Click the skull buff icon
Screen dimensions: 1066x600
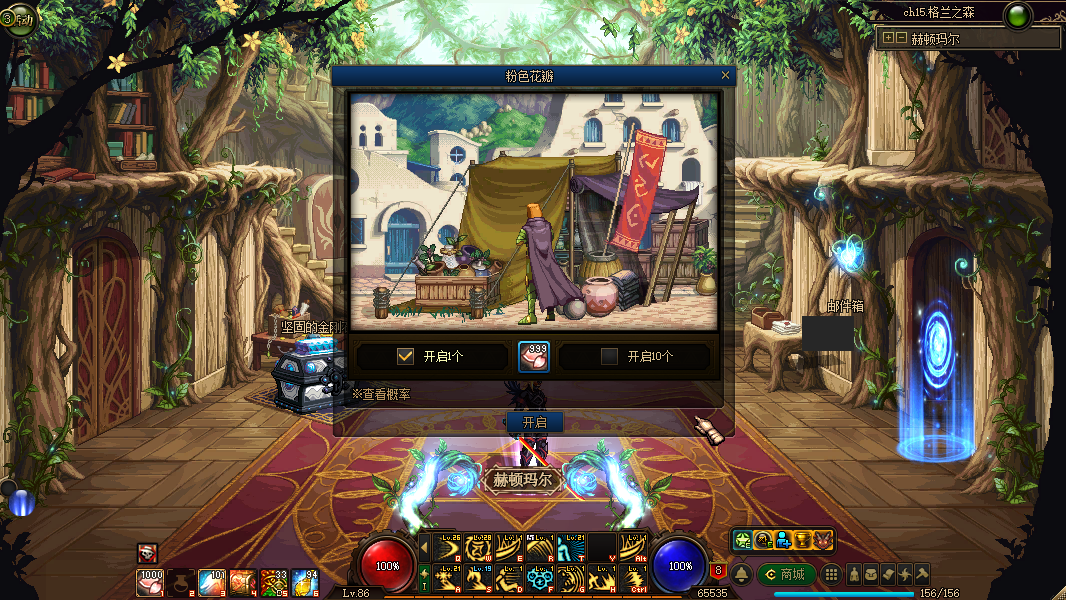[147, 553]
